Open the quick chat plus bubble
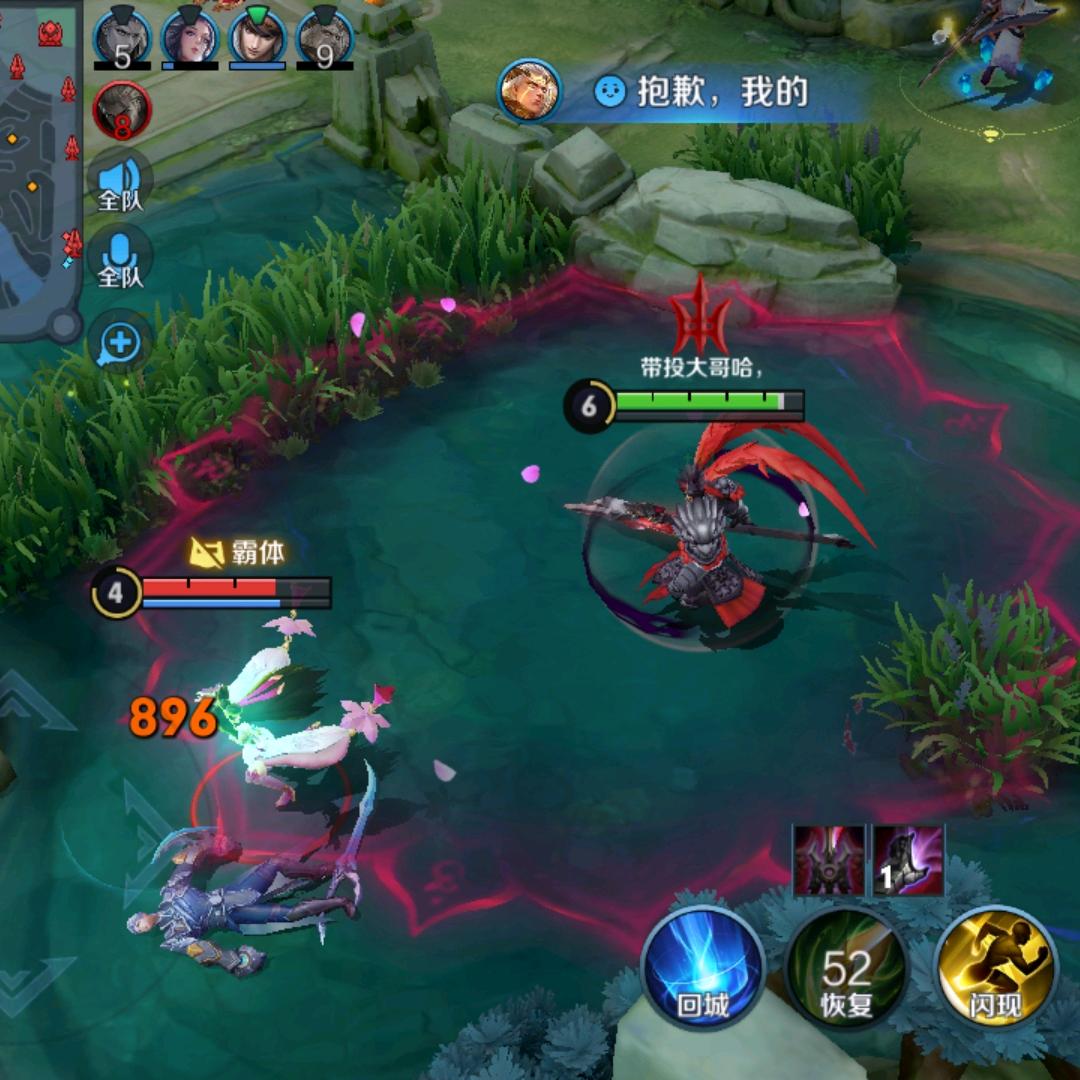 [120, 343]
